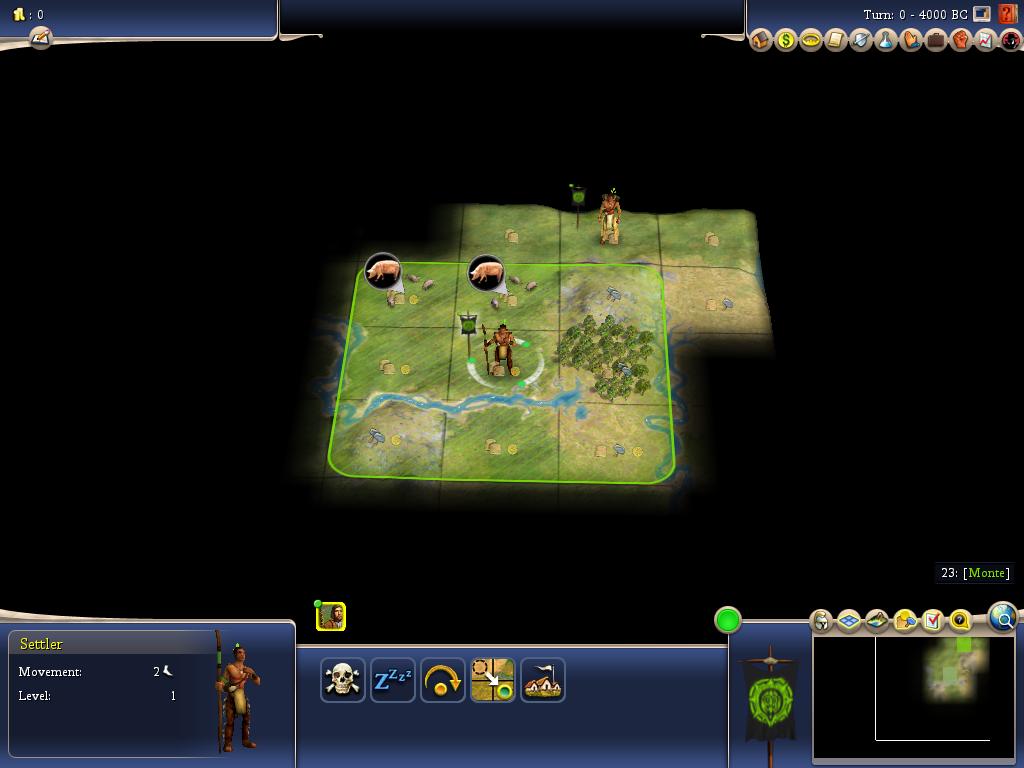Delete unit using the skull icon
Screen dimensions: 1024x768
[x=343, y=680]
